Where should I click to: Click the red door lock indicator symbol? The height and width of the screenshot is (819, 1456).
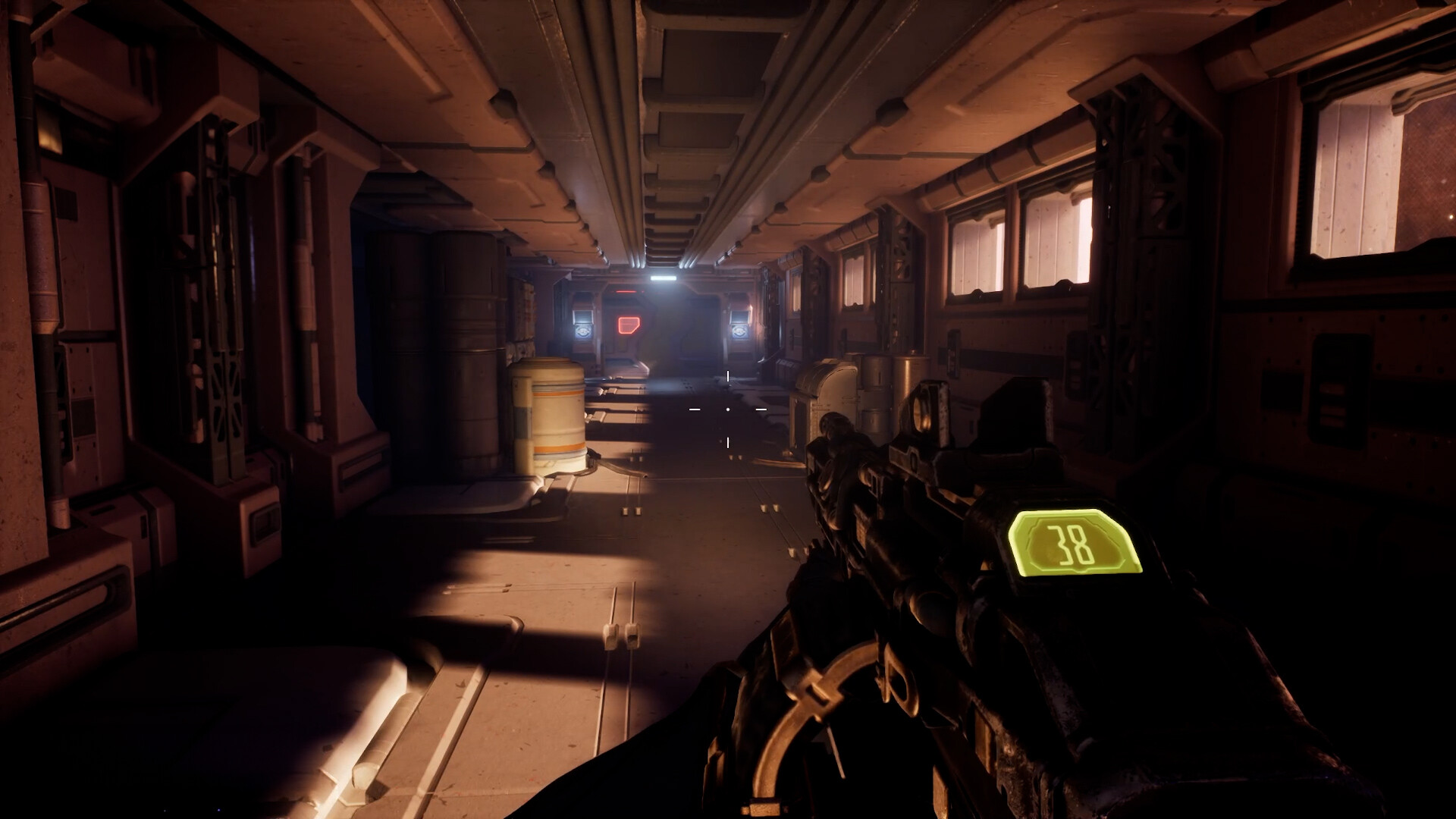click(629, 325)
